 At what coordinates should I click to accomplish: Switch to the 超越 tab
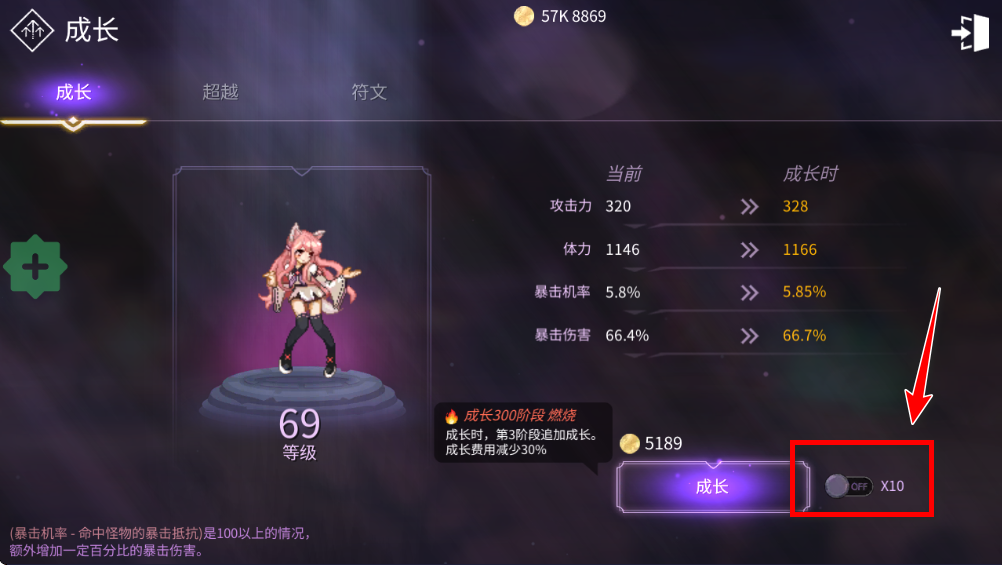220,92
